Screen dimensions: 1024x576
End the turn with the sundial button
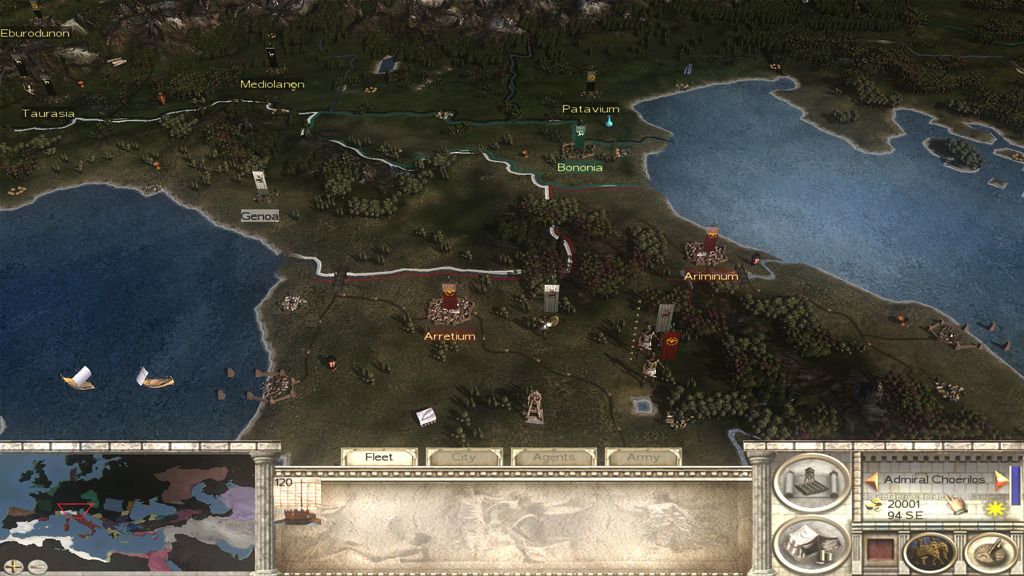989,551
